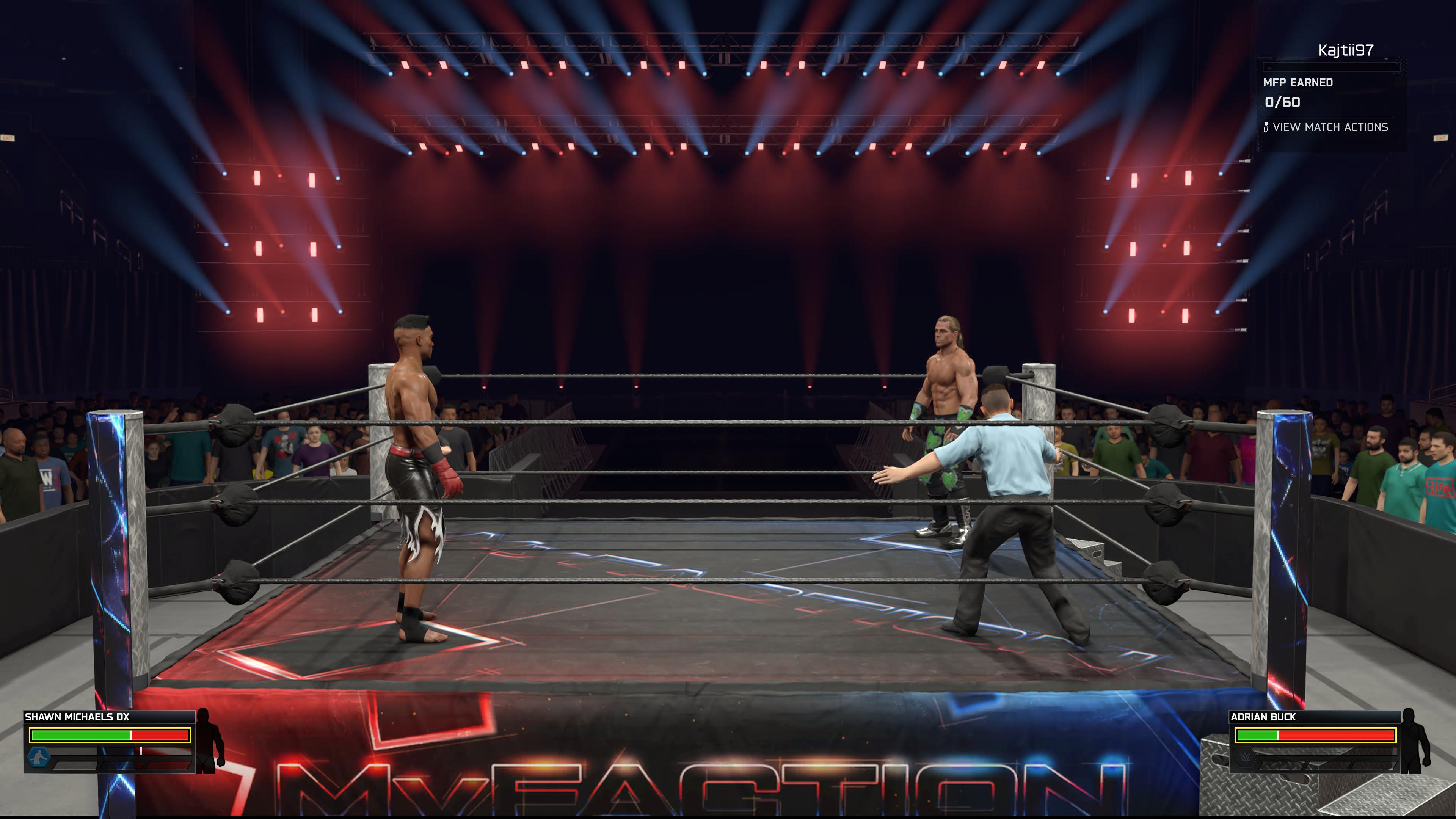
Task: Click the Adrian Buck nameplate
Action: click(x=1263, y=717)
